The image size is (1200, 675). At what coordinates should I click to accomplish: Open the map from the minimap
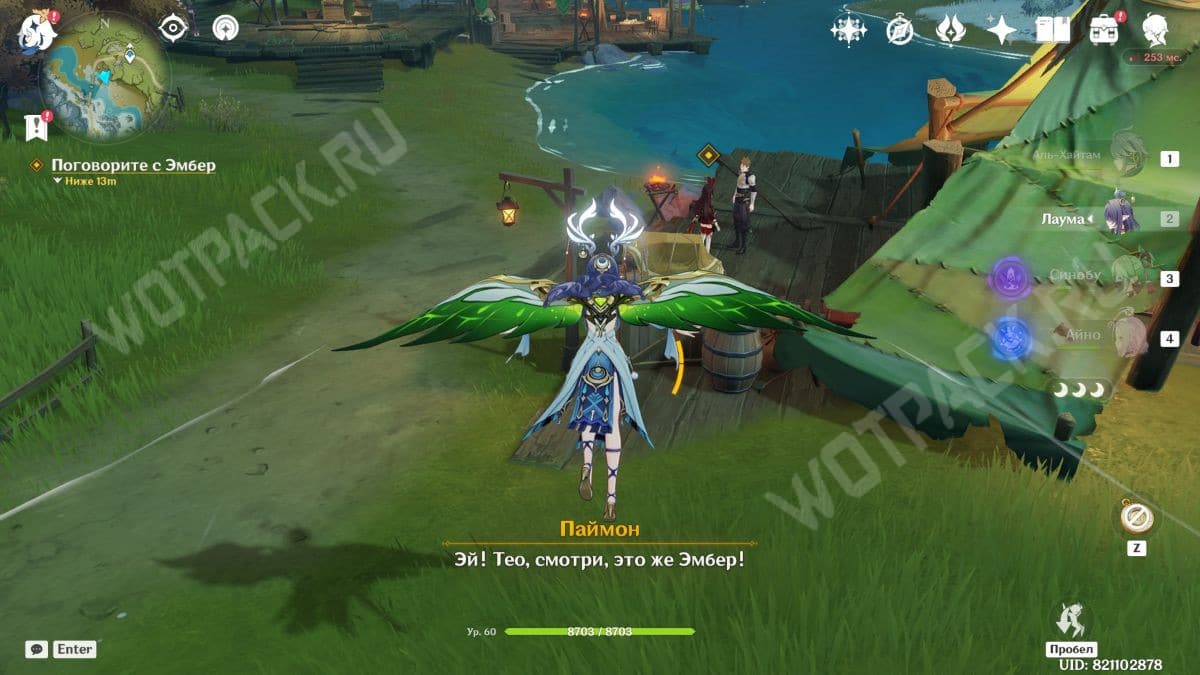(103, 77)
